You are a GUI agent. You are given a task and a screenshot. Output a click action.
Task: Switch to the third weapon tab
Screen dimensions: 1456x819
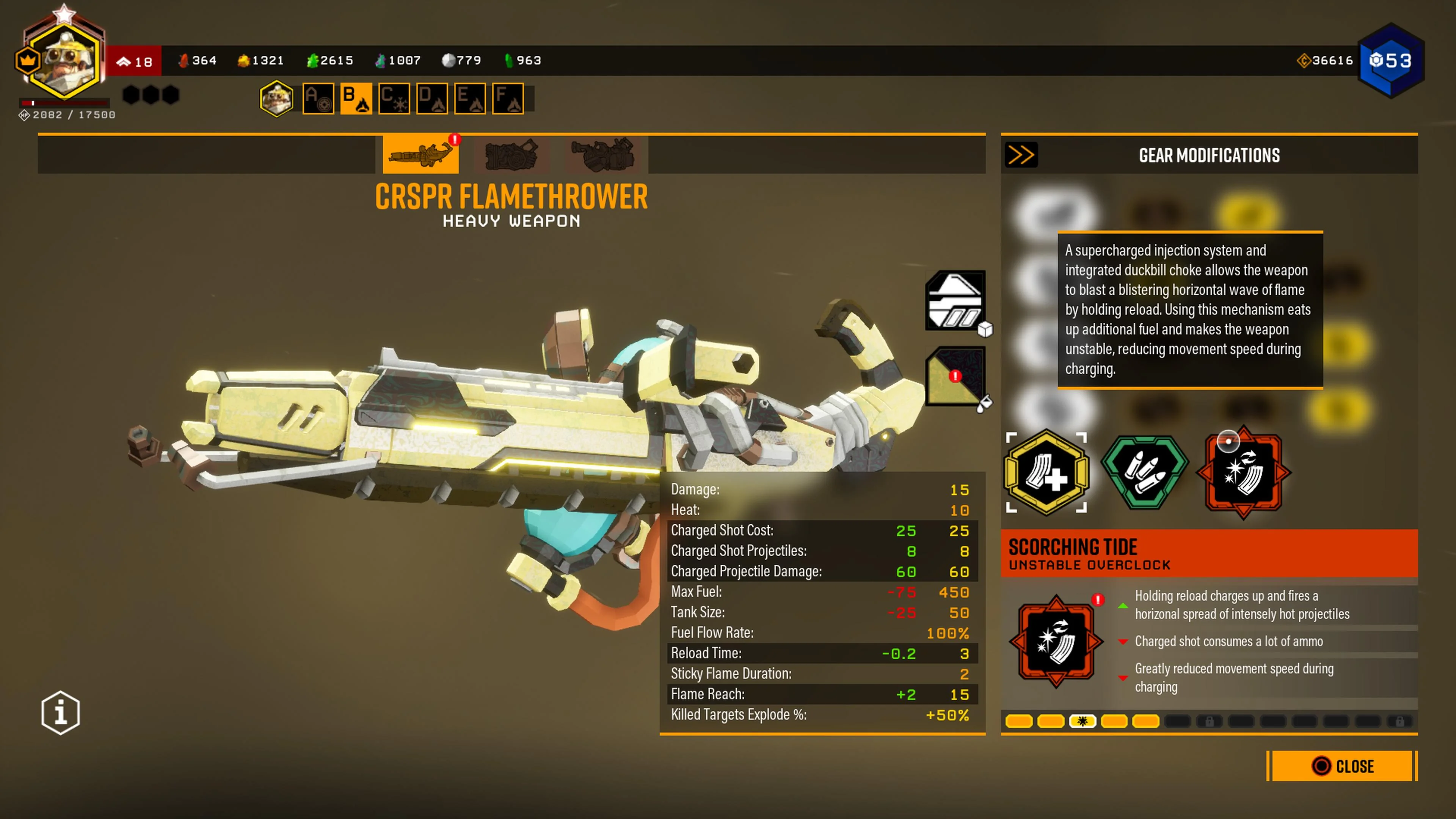(602, 154)
